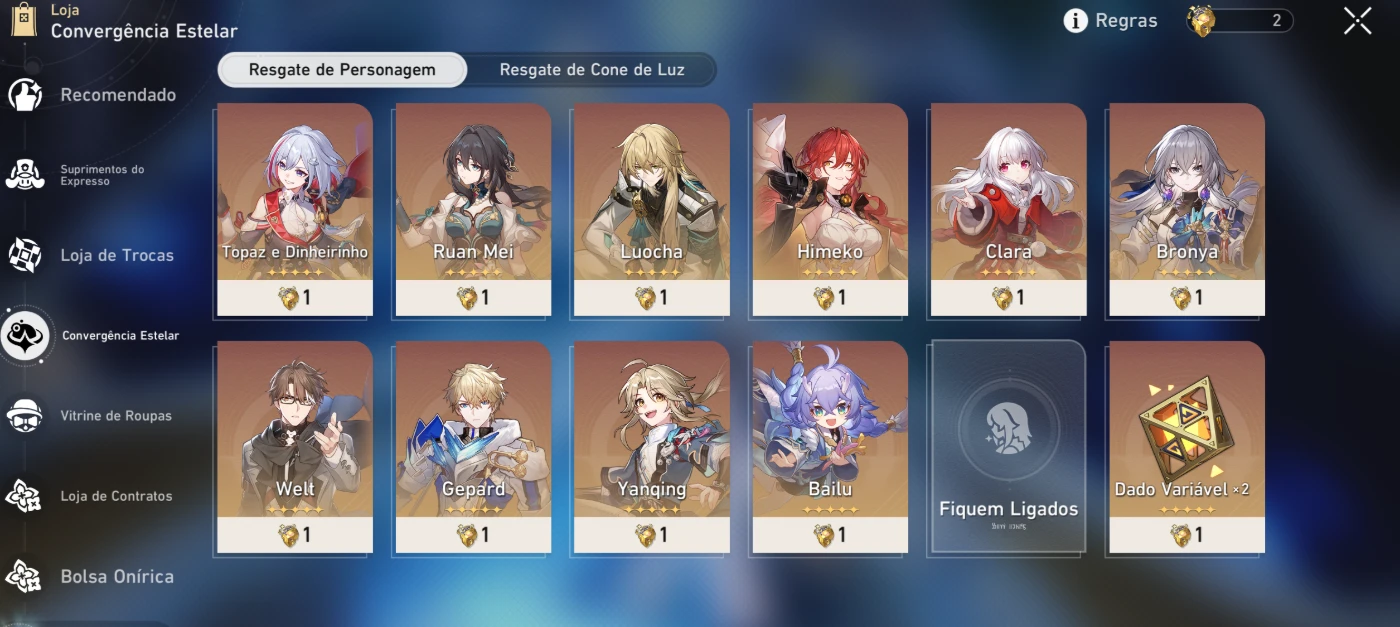Switch to Resgate de Cone de Luz tab
This screenshot has height=627, width=1400.
point(592,70)
